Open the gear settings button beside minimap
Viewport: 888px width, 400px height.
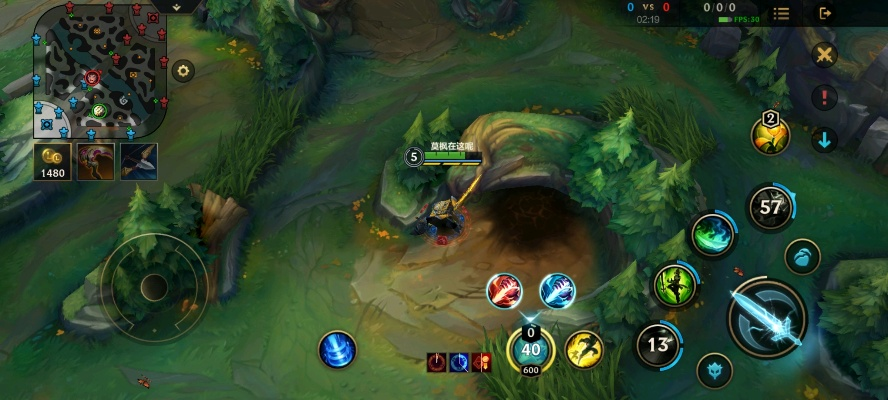[183, 70]
